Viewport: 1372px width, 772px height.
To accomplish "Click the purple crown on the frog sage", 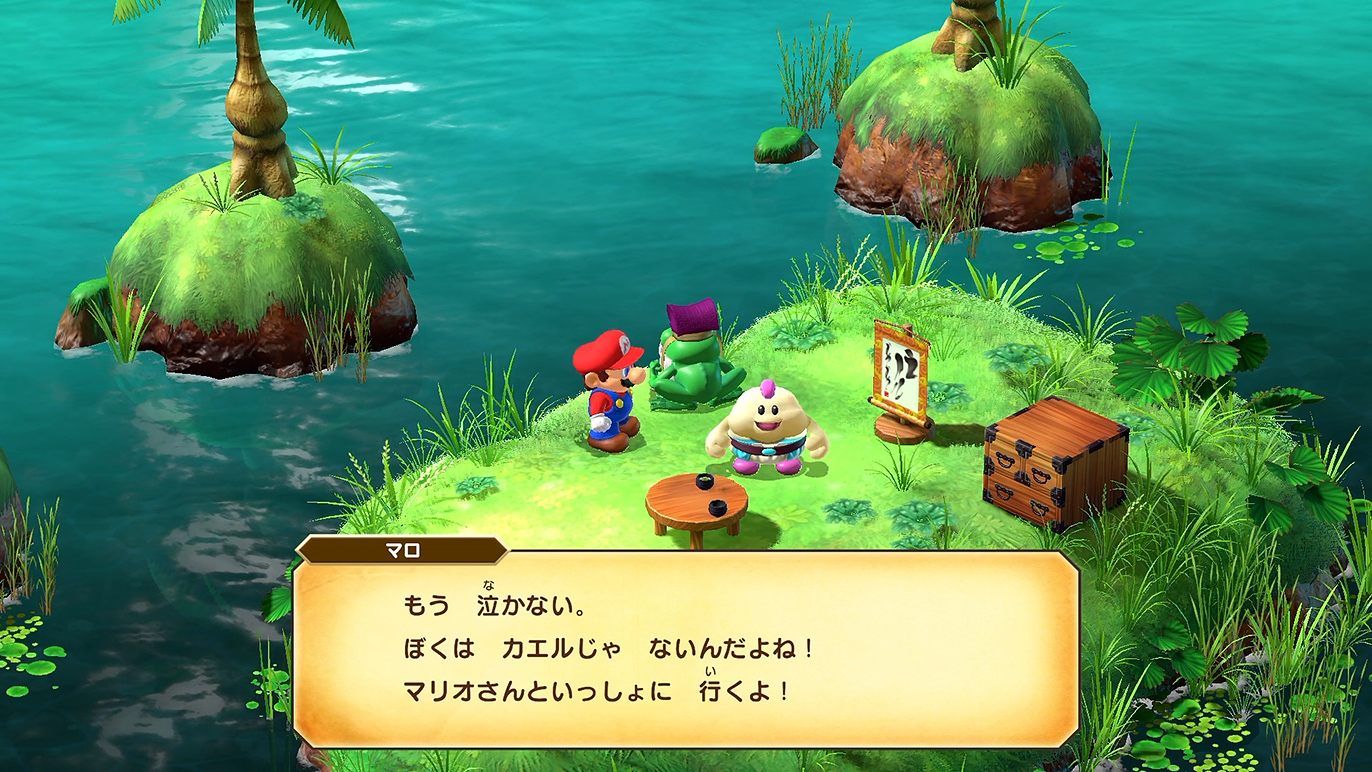I will coord(690,318).
